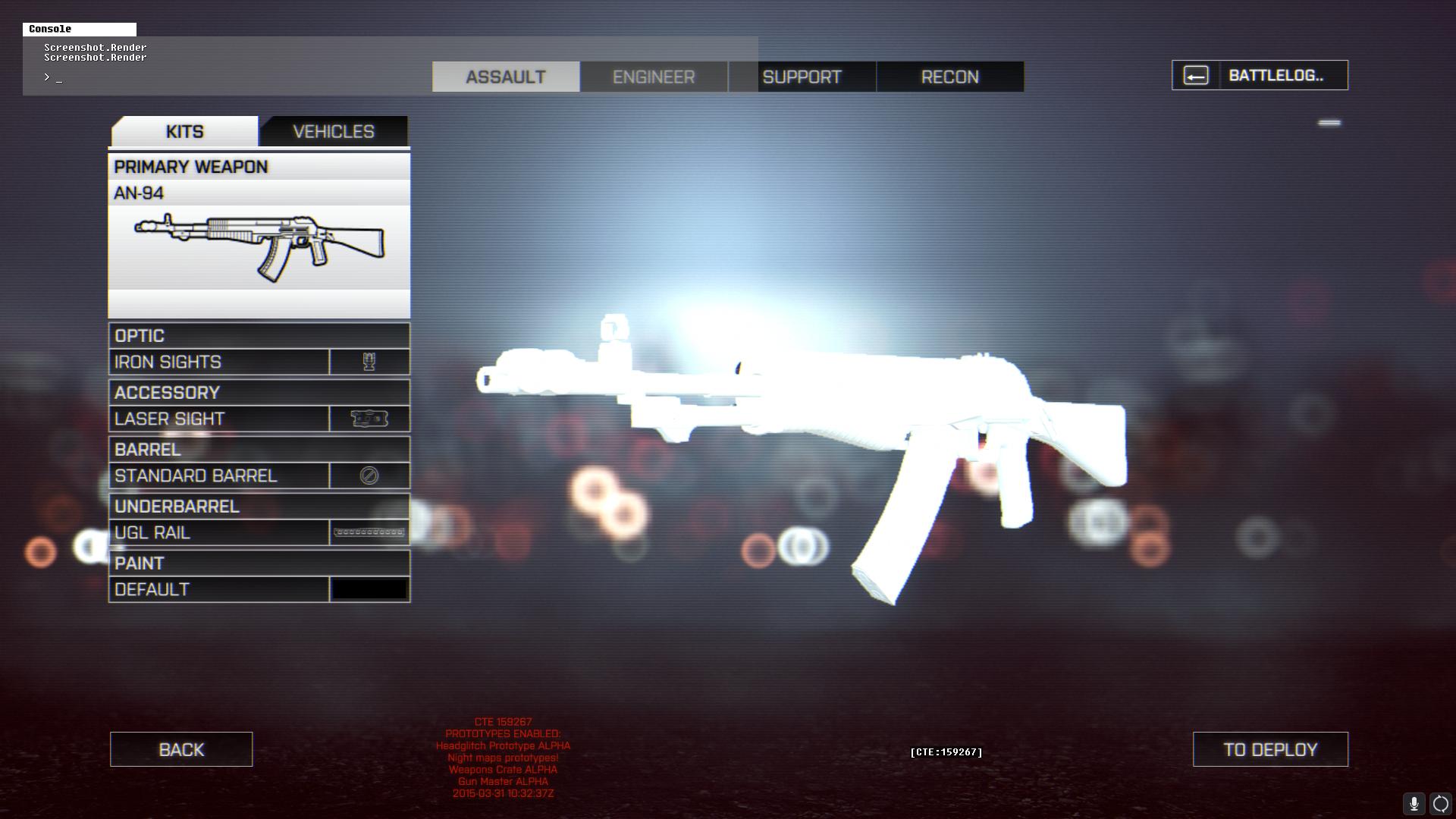Pick the Standard Barrel slot
The image size is (1456, 819).
pyautogui.click(x=259, y=475)
